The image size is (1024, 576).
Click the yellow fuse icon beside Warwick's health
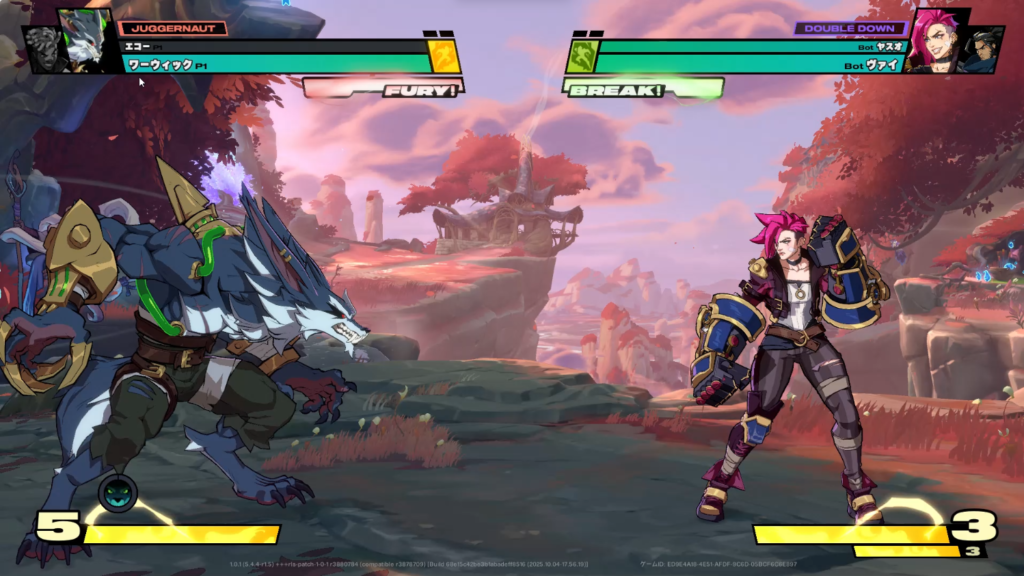pyautogui.click(x=445, y=57)
